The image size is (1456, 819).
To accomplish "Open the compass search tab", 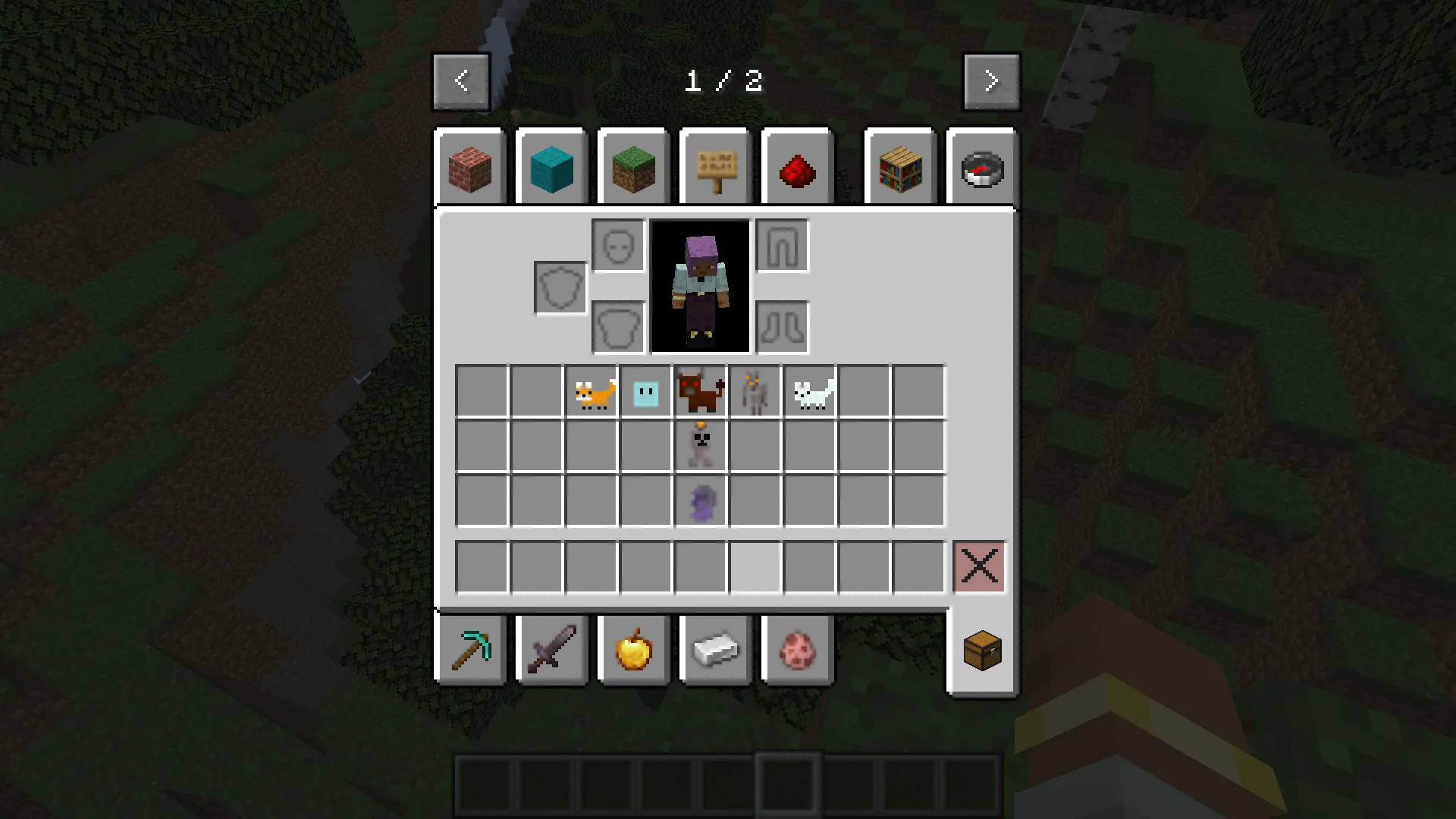I will point(981,168).
